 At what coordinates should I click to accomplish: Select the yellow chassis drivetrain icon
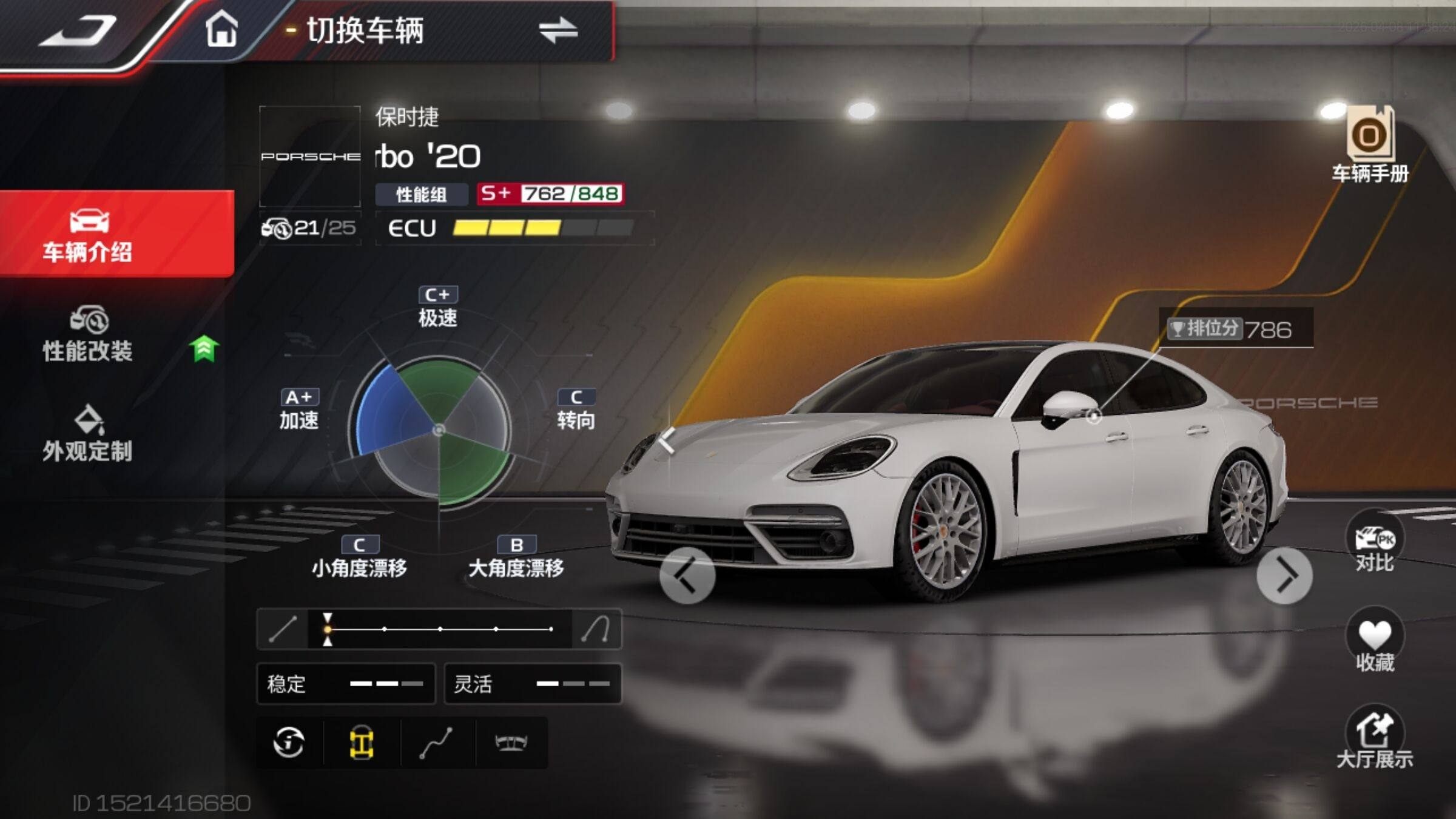click(x=362, y=743)
